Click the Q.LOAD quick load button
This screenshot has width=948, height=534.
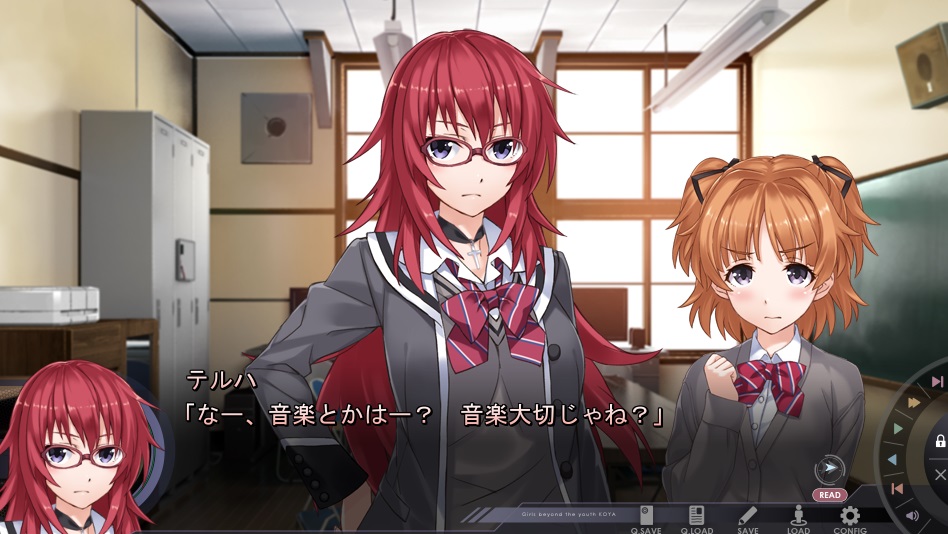tap(696, 518)
